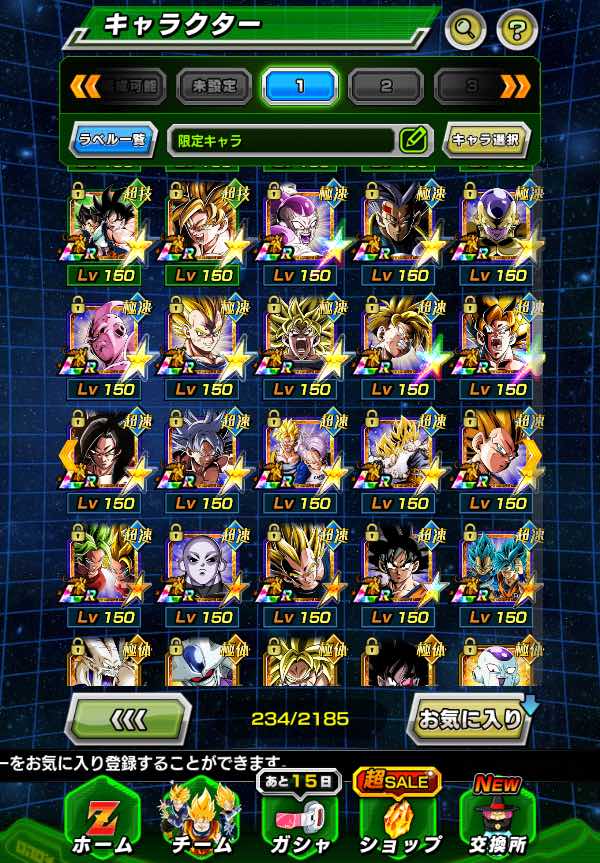This screenshot has width=600, height=863.
Task: Open the magnifying glass search
Action: (464, 29)
